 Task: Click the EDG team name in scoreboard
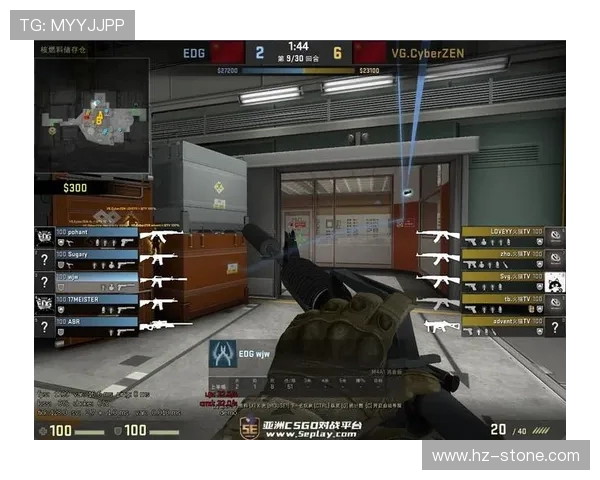coord(195,52)
